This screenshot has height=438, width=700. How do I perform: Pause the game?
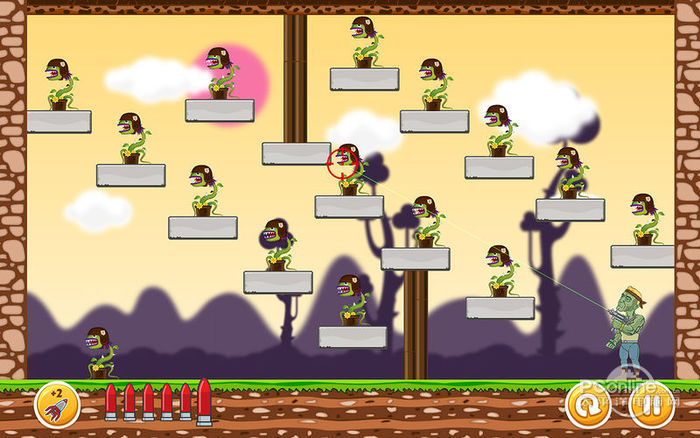coord(649,405)
